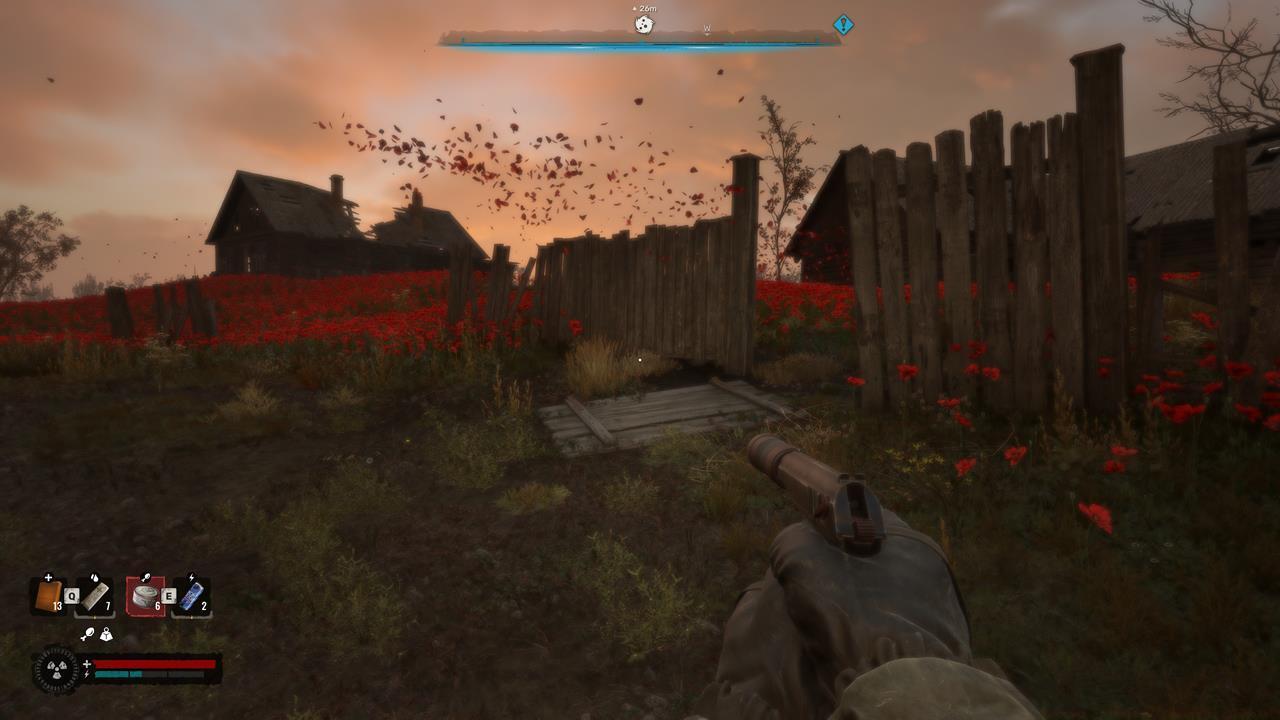Click the compass strip at the top

[640, 42]
